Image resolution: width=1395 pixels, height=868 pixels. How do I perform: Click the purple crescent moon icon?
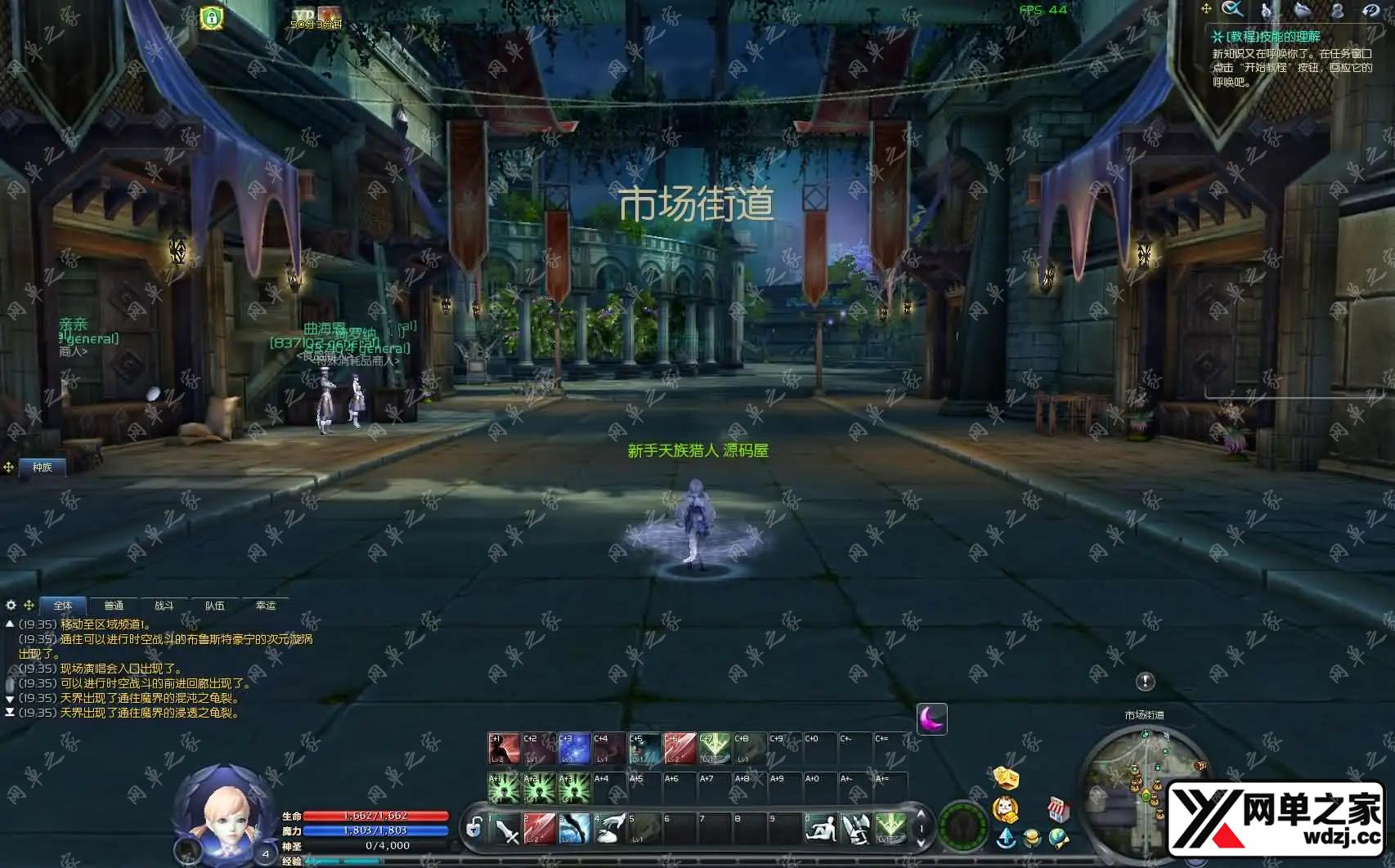point(931,718)
